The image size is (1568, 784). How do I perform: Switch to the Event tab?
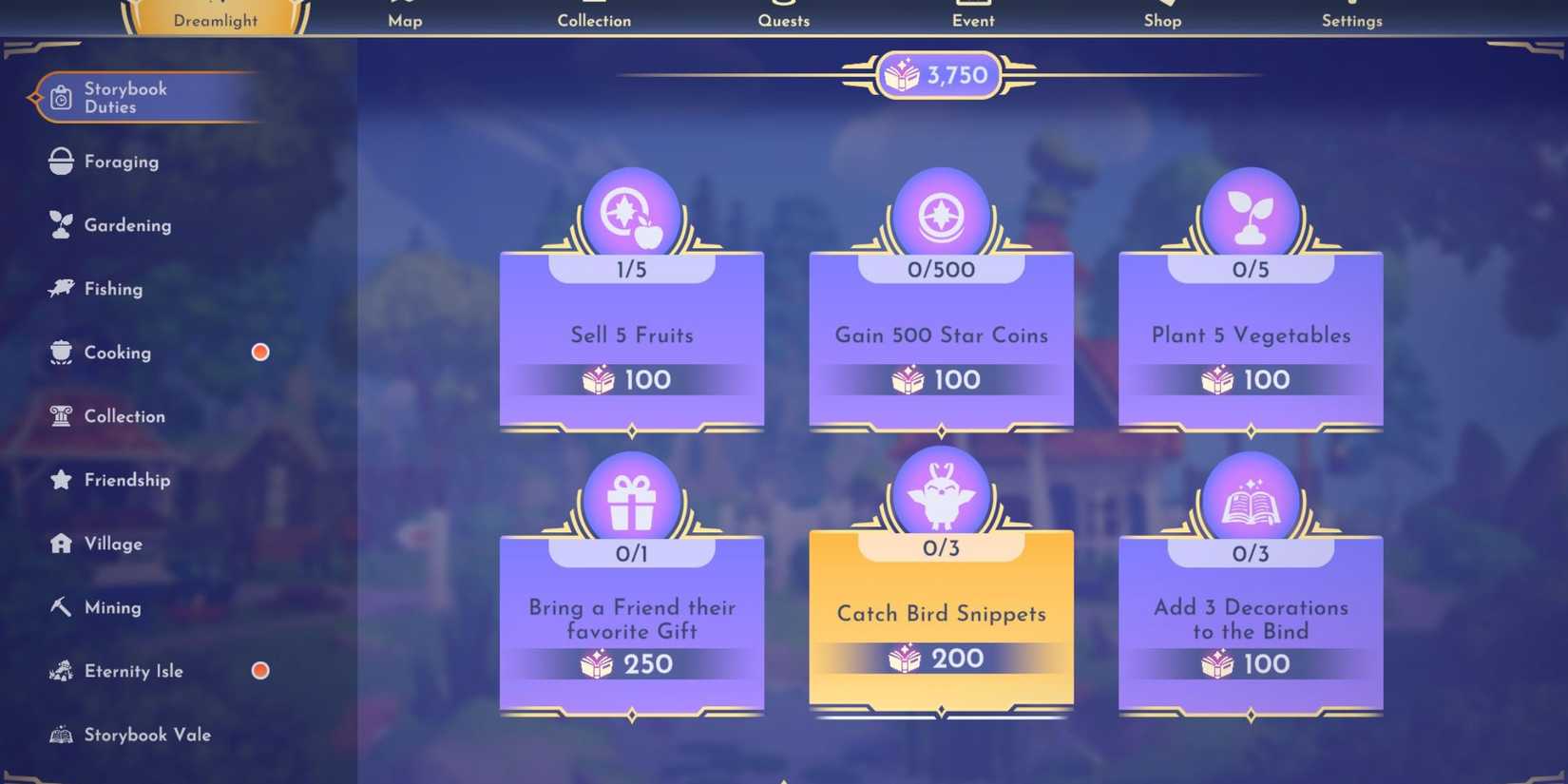(972, 19)
